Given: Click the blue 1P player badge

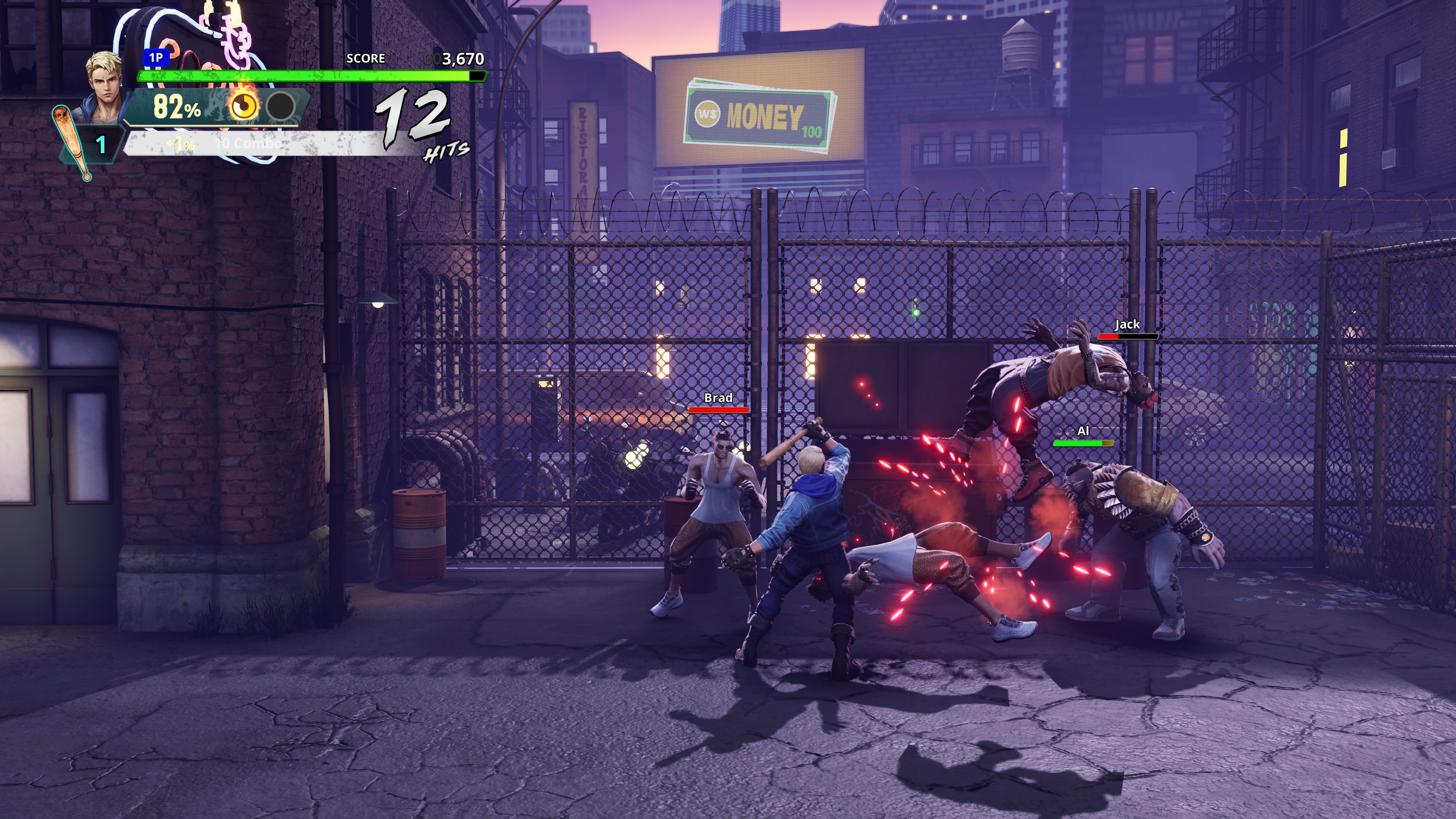Looking at the screenshot, I should point(156,58).
